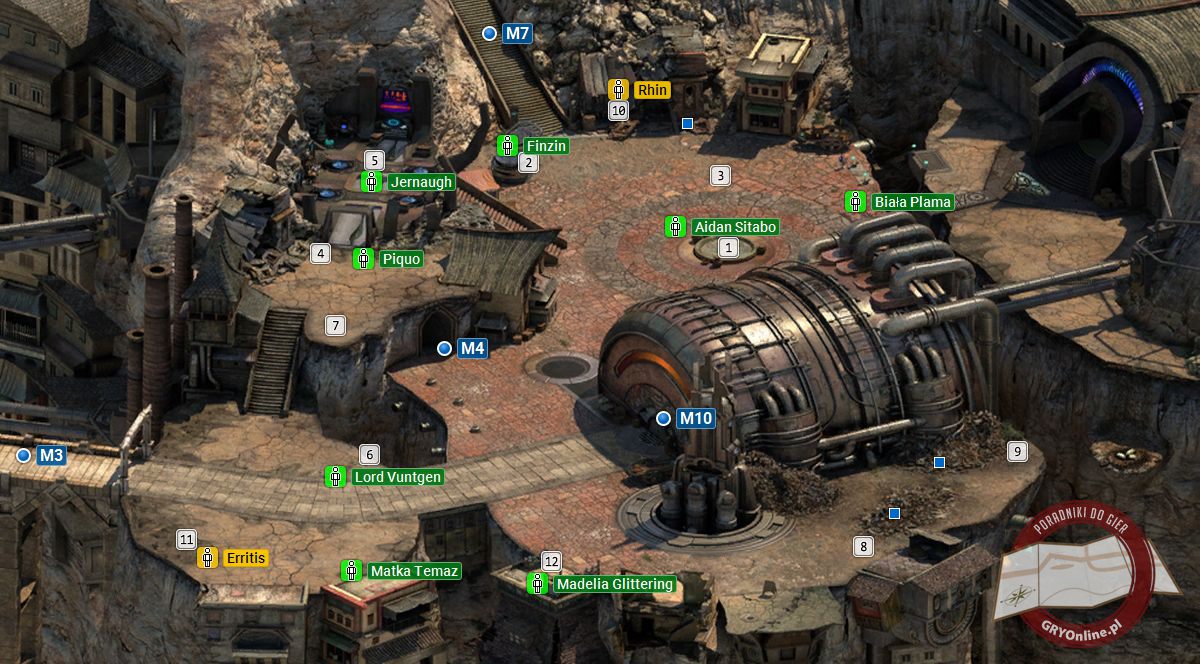This screenshot has height=664, width=1200.
Task: Choose the numbered marker 8
Action: tap(862, 546)
